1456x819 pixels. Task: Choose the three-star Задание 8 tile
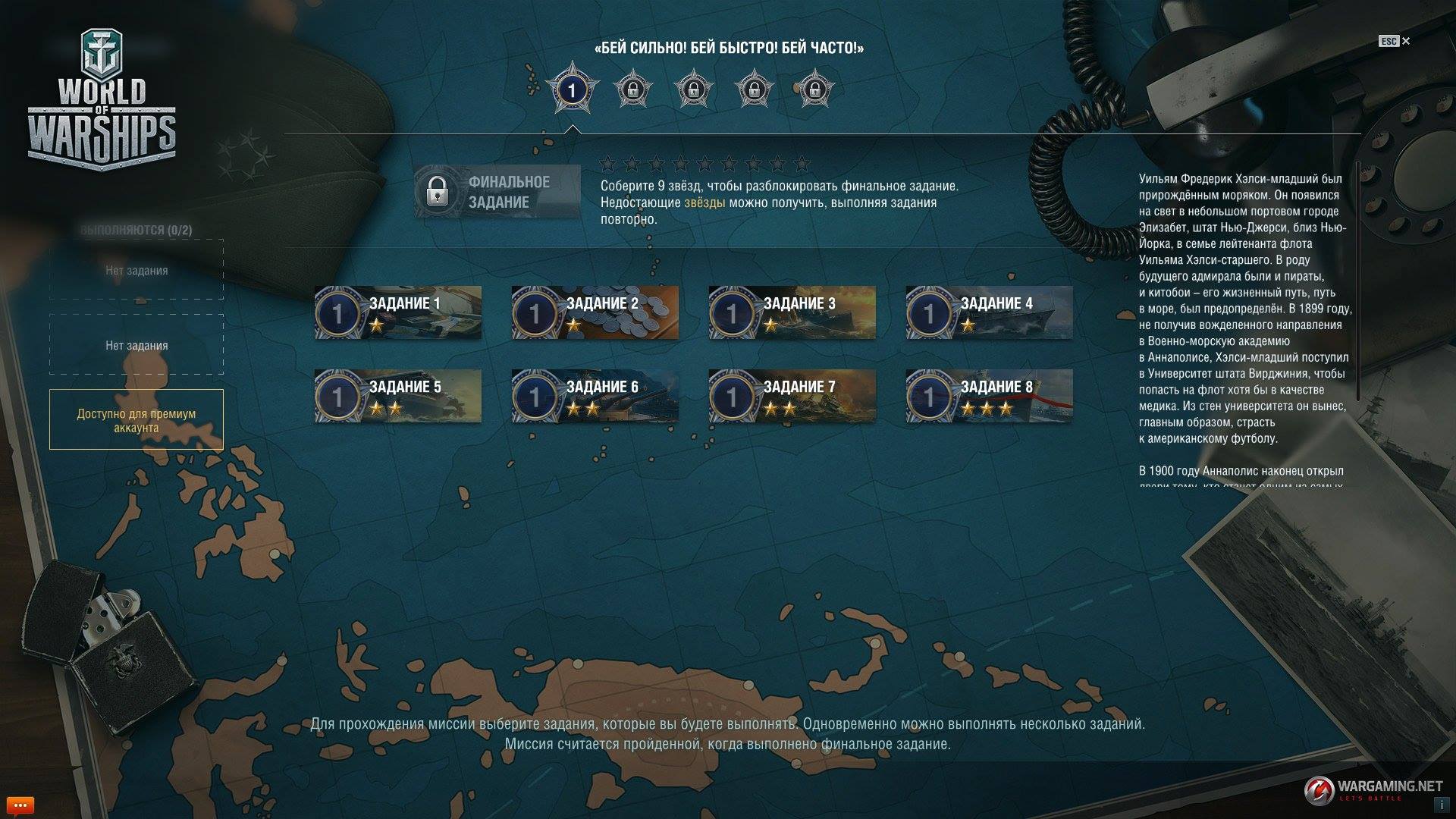pos(990,396)
